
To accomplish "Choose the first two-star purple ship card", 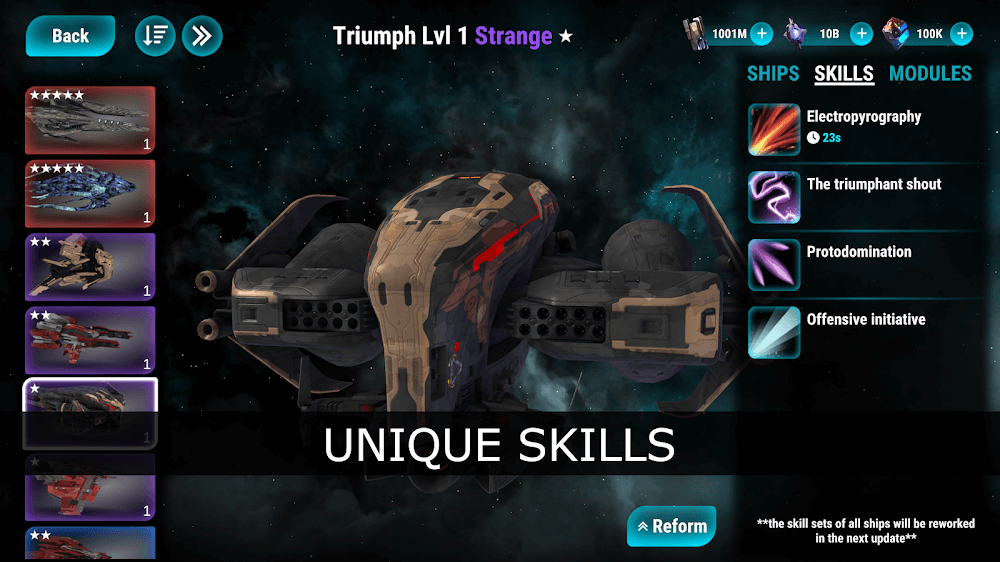I will [90, 266].
